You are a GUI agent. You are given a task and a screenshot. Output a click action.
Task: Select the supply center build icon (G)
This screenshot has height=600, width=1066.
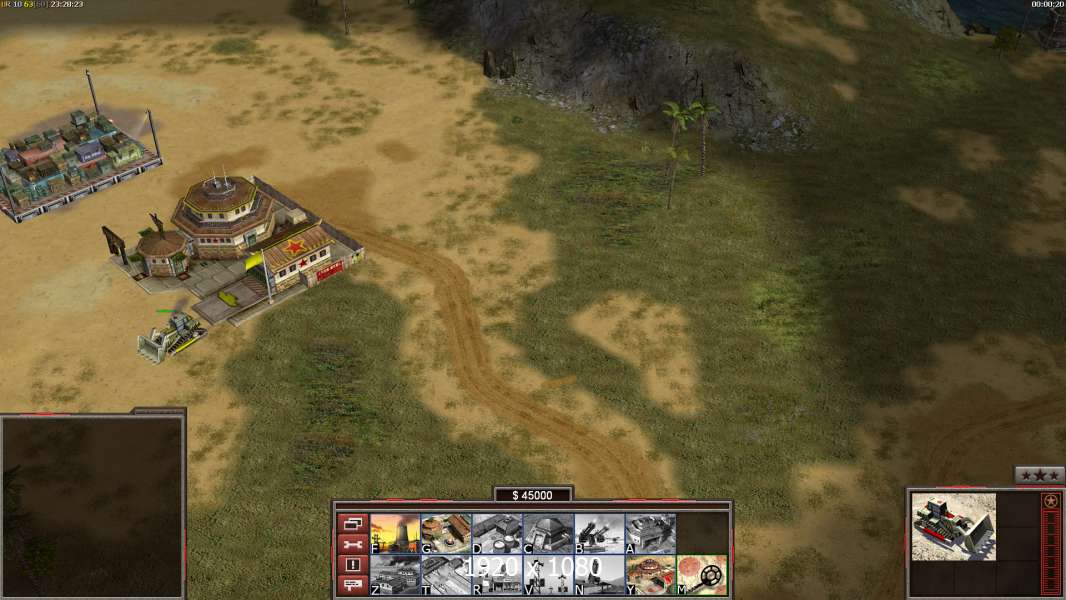446,534
